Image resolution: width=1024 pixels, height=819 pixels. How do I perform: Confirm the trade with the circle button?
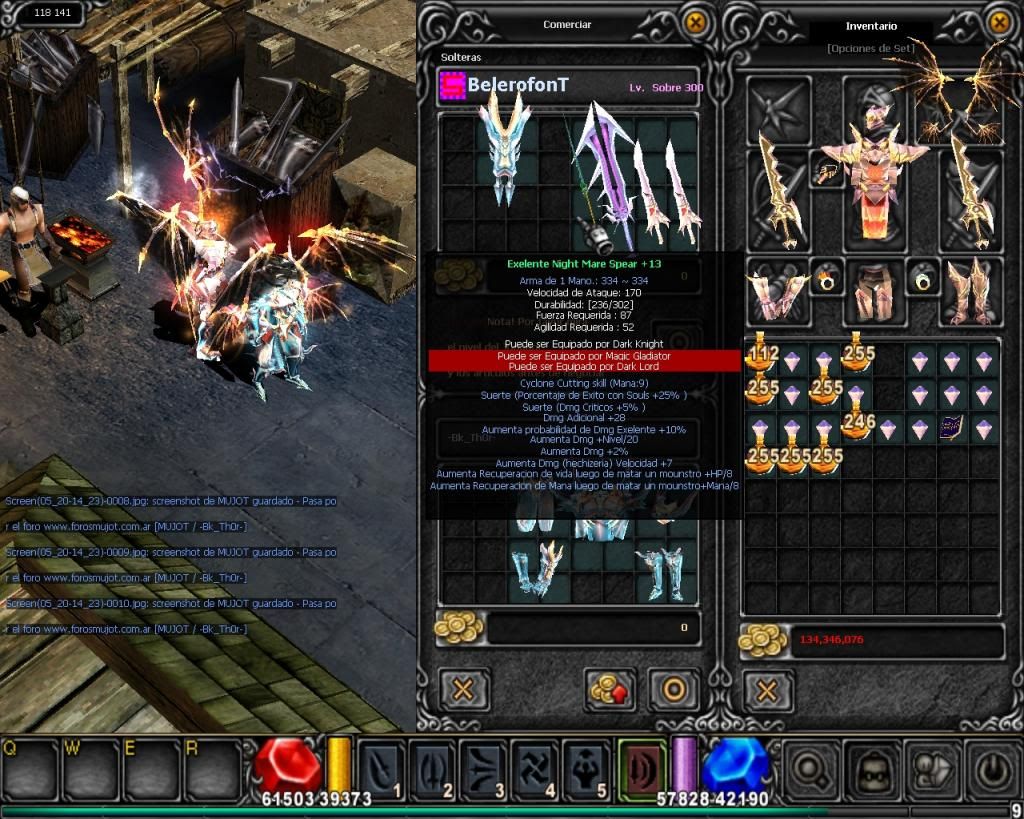tap(673, 690)
